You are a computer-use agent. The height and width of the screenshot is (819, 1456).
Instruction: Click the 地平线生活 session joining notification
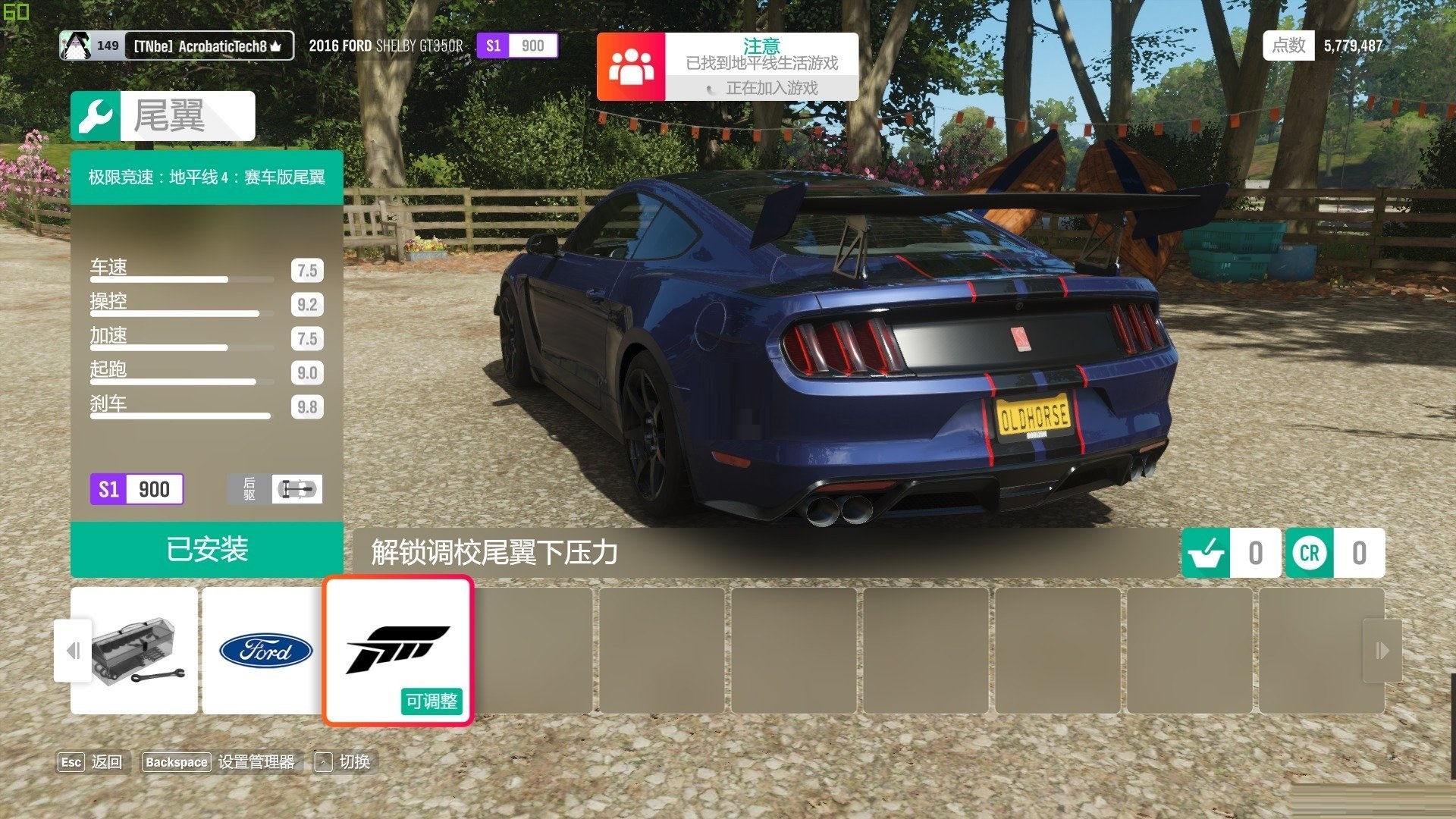pos(727,67)
